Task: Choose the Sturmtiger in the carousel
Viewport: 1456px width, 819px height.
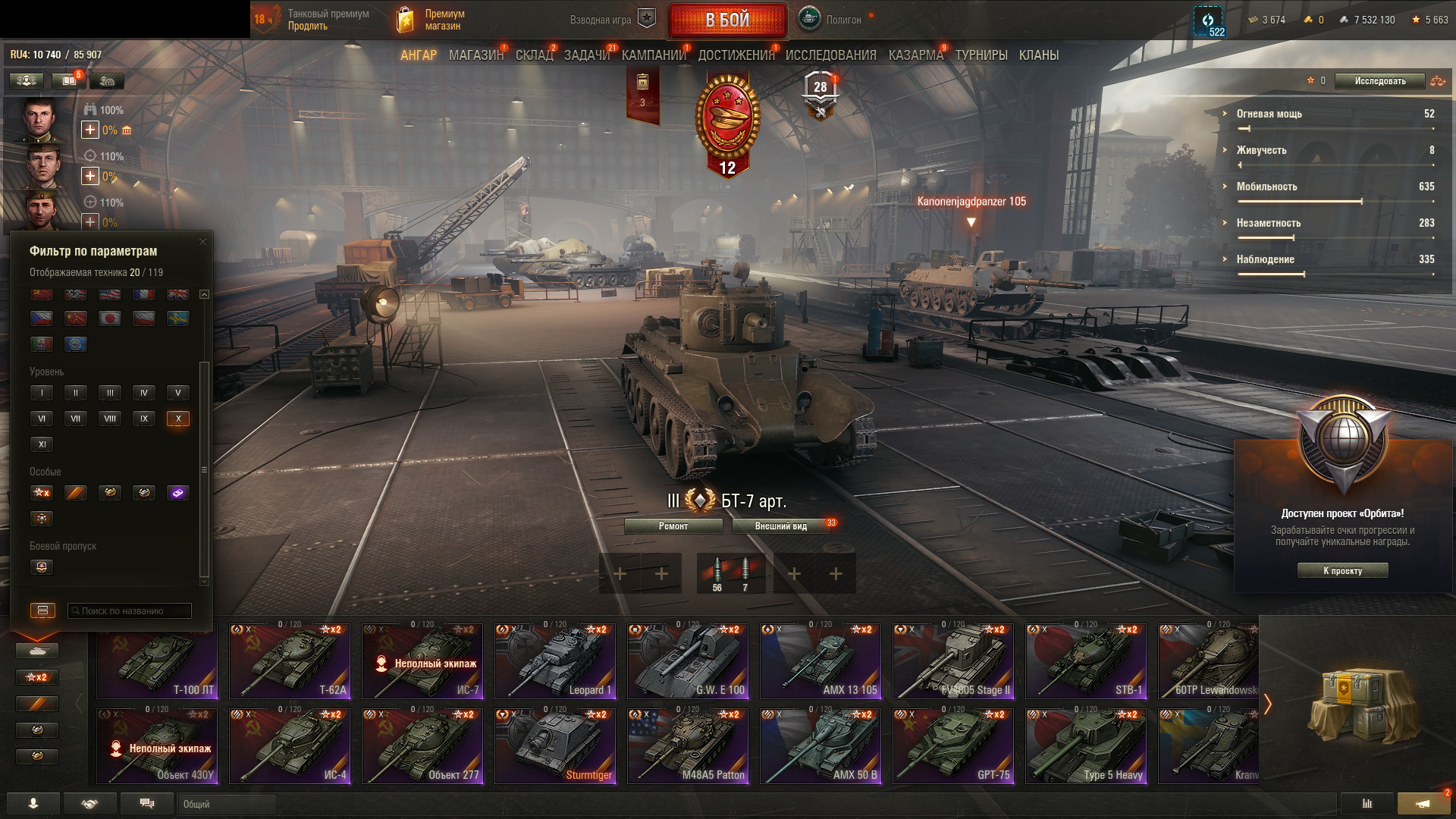Action: tap(555, 746)
